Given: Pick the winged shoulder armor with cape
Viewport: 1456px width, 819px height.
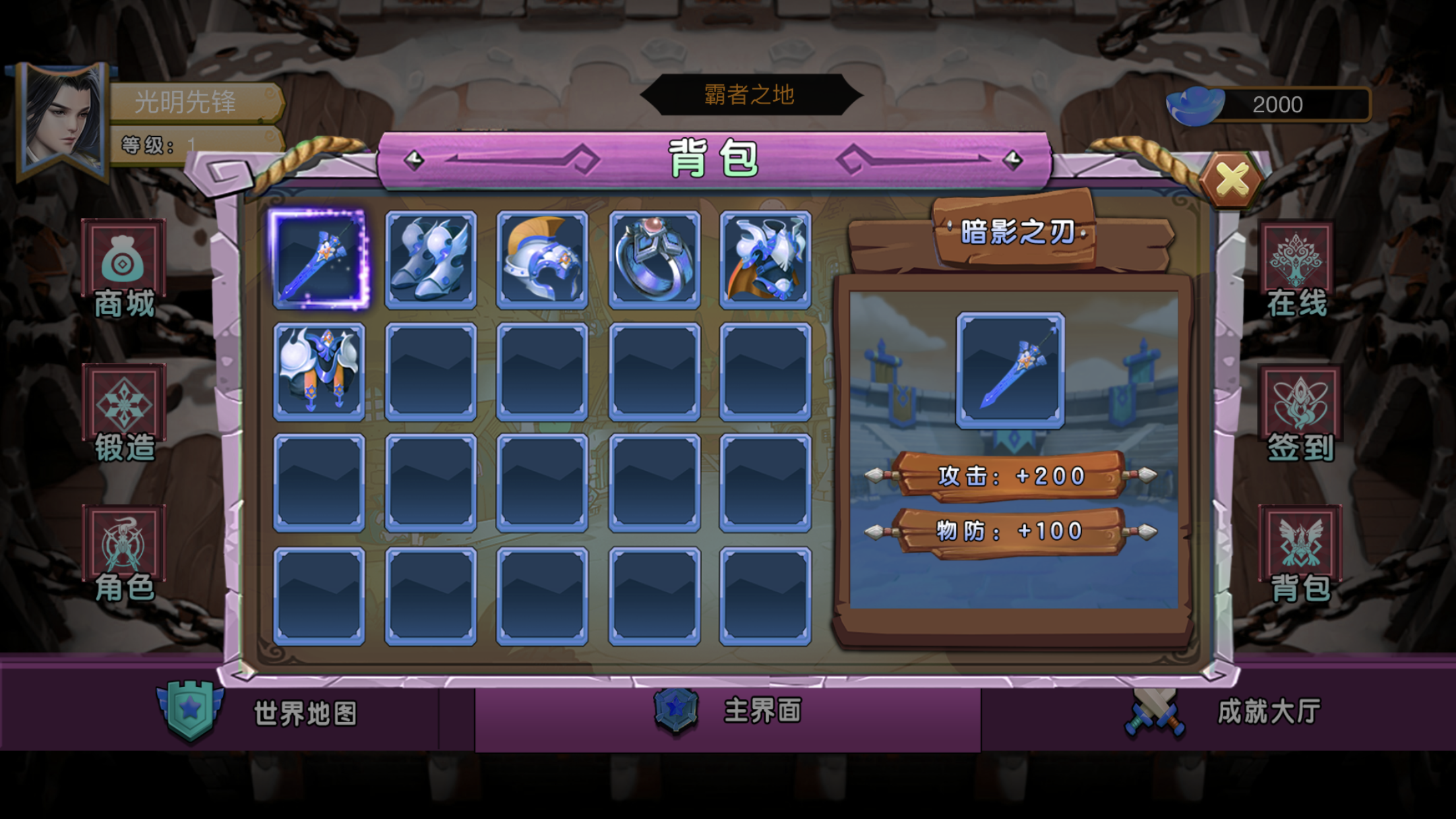Looking at the screenshot, I should [765, 260].
